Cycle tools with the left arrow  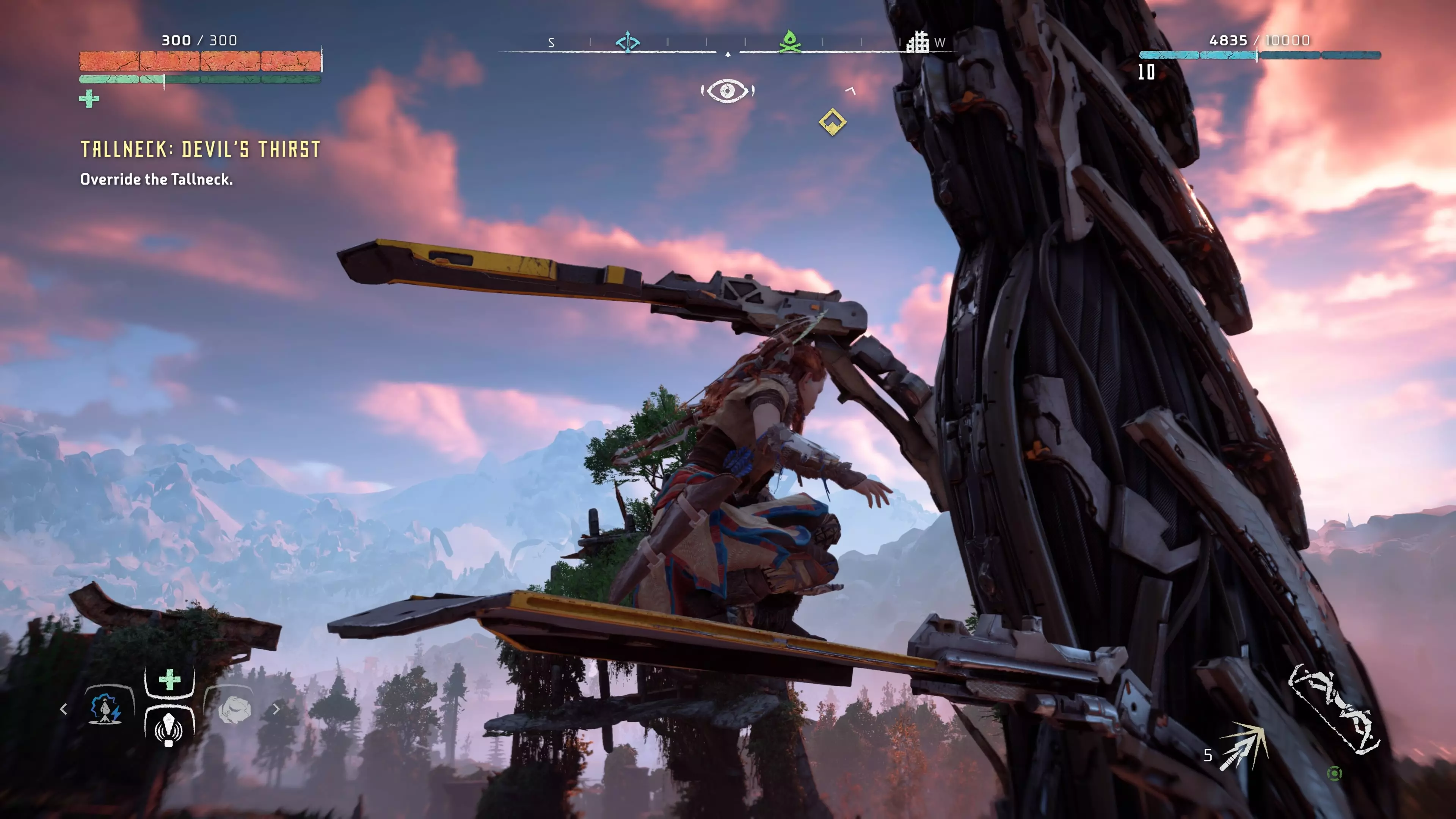(x=63, y=709)
